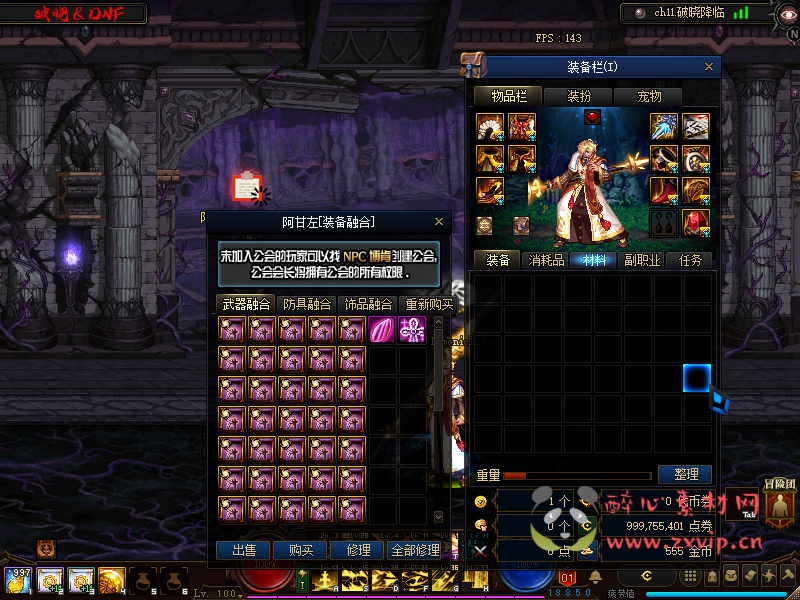Click the 出售 sell button
The image size is (800, 600).
click(x=244, y=550)
